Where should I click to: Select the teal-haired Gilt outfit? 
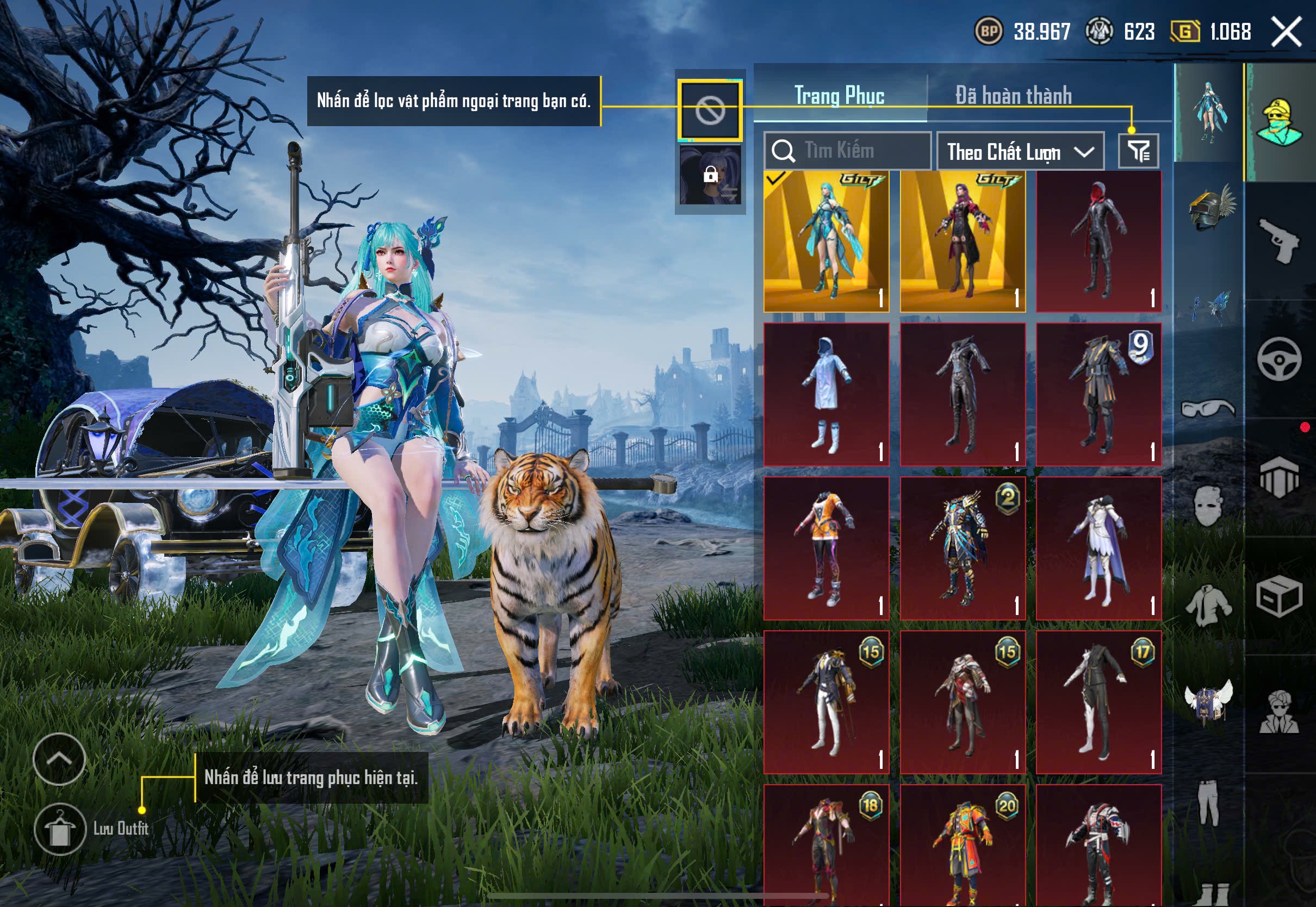coord(826,241)
